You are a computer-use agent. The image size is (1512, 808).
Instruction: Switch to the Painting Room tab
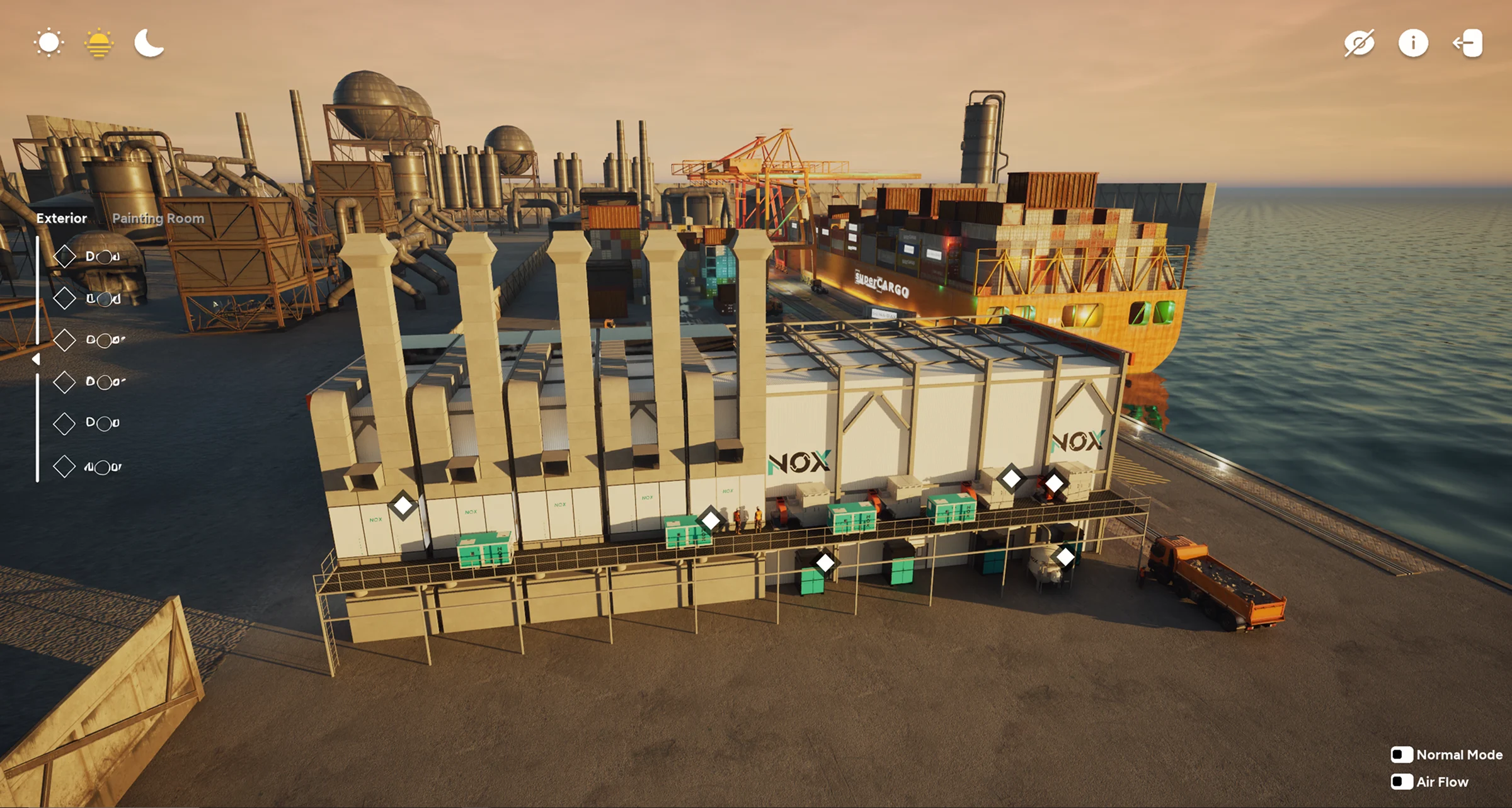pyautogui.click(x=158, y=219)
